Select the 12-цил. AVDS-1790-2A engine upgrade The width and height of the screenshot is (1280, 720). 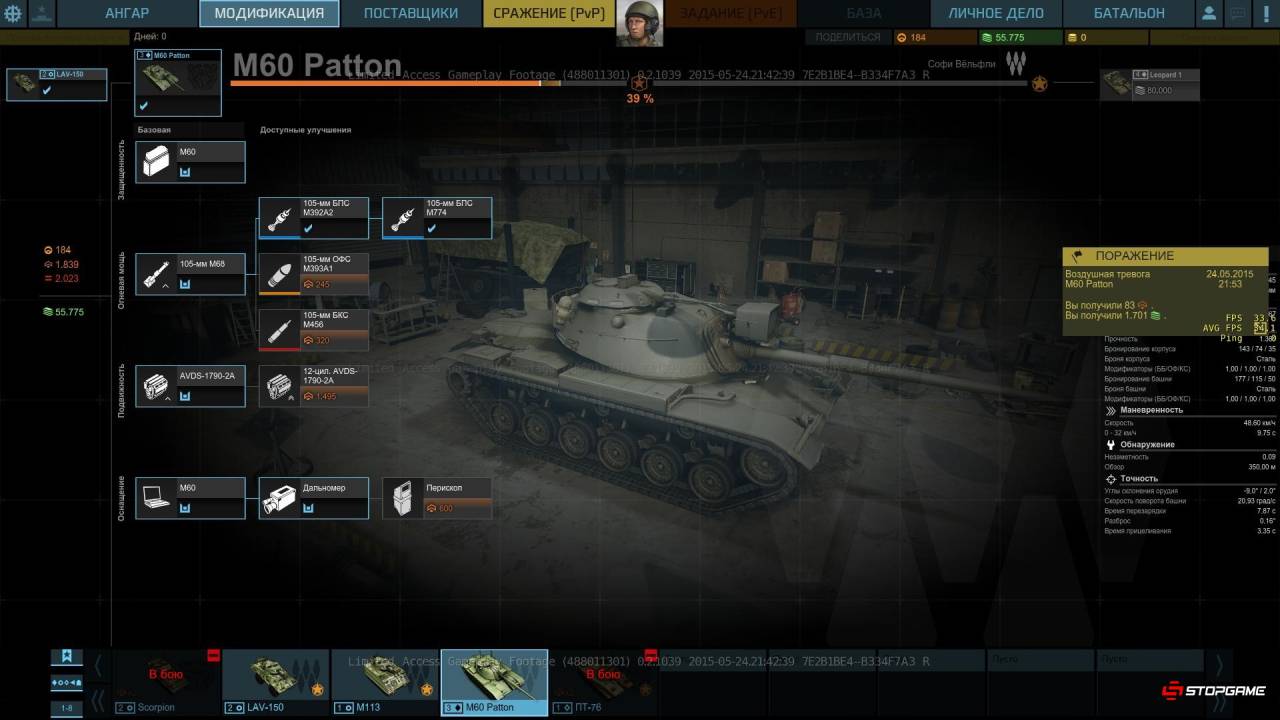[313, 386]
